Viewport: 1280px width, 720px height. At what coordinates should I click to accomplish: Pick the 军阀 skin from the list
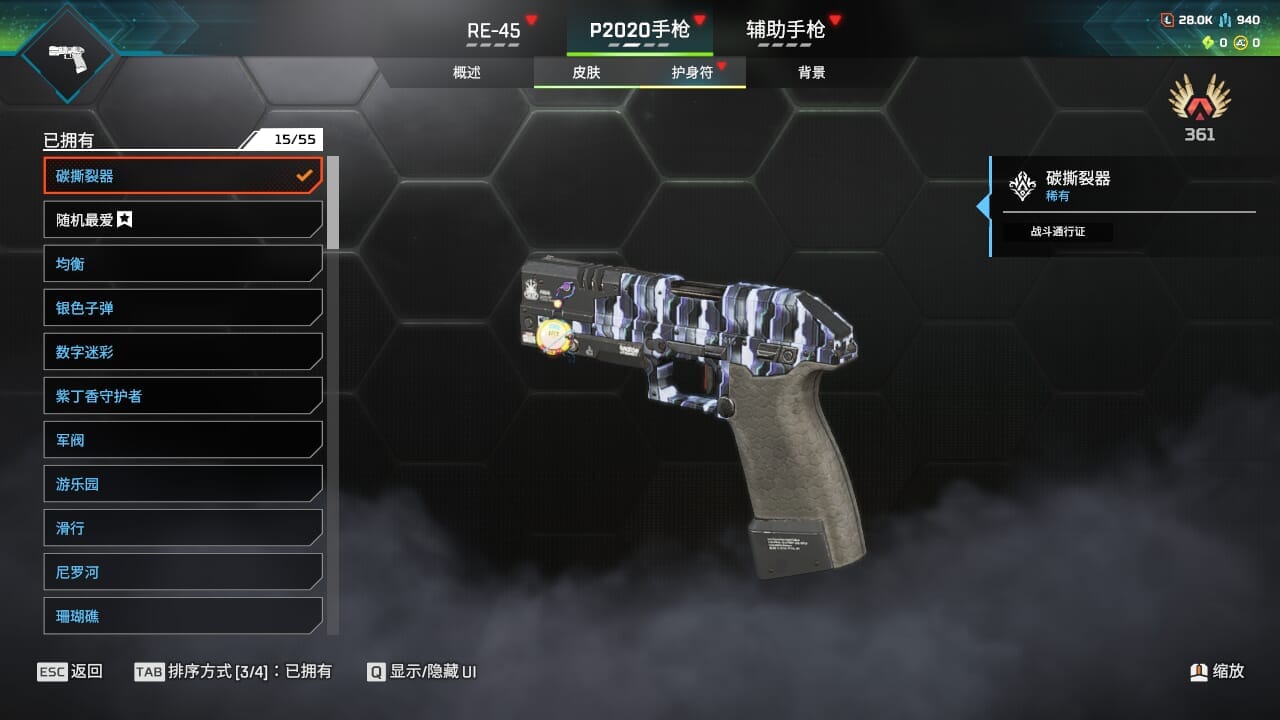pos(183,440)
